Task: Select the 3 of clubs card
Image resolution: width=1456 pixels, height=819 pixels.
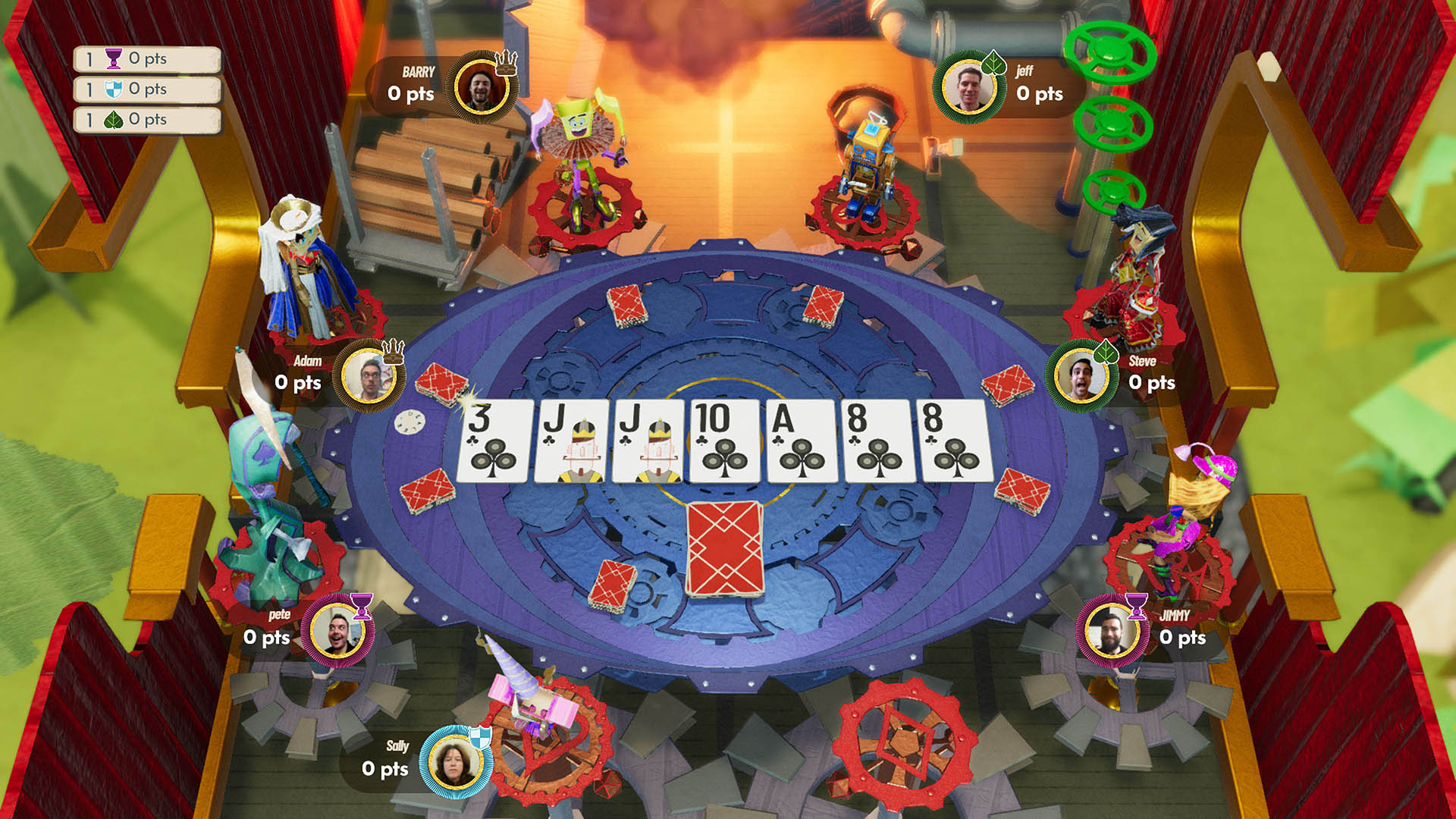Action: click(x=494, y=442)
